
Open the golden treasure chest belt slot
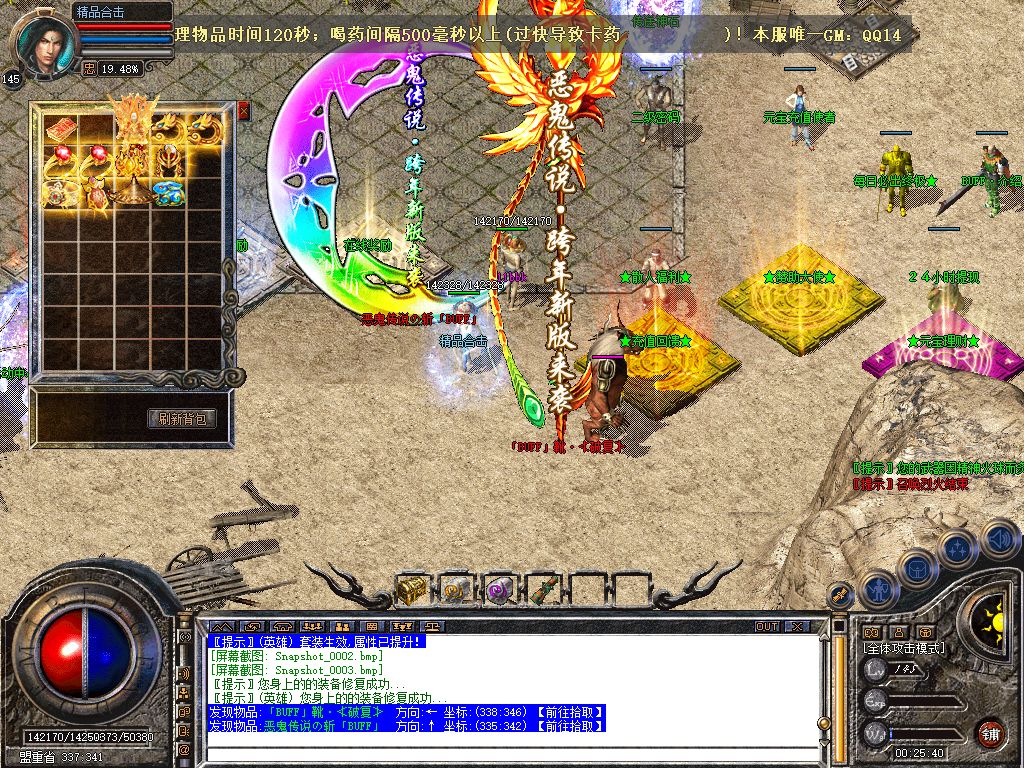[x=411, y=590]
